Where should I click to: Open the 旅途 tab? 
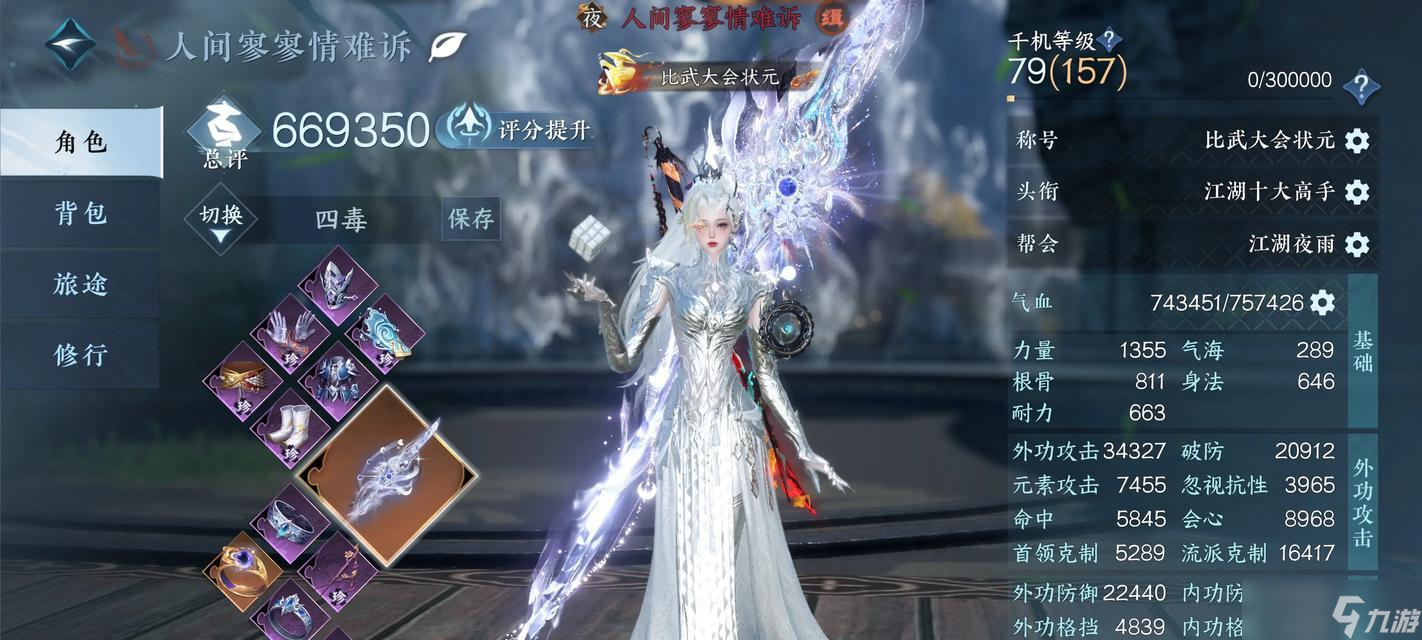(x=80, y=284)
